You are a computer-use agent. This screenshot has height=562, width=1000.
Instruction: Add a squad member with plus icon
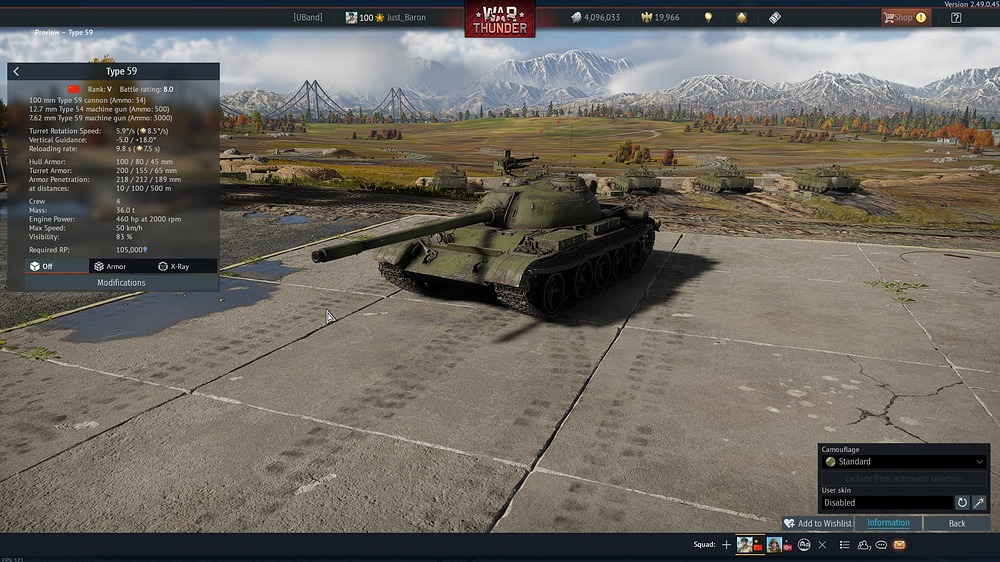coord(727,545)
